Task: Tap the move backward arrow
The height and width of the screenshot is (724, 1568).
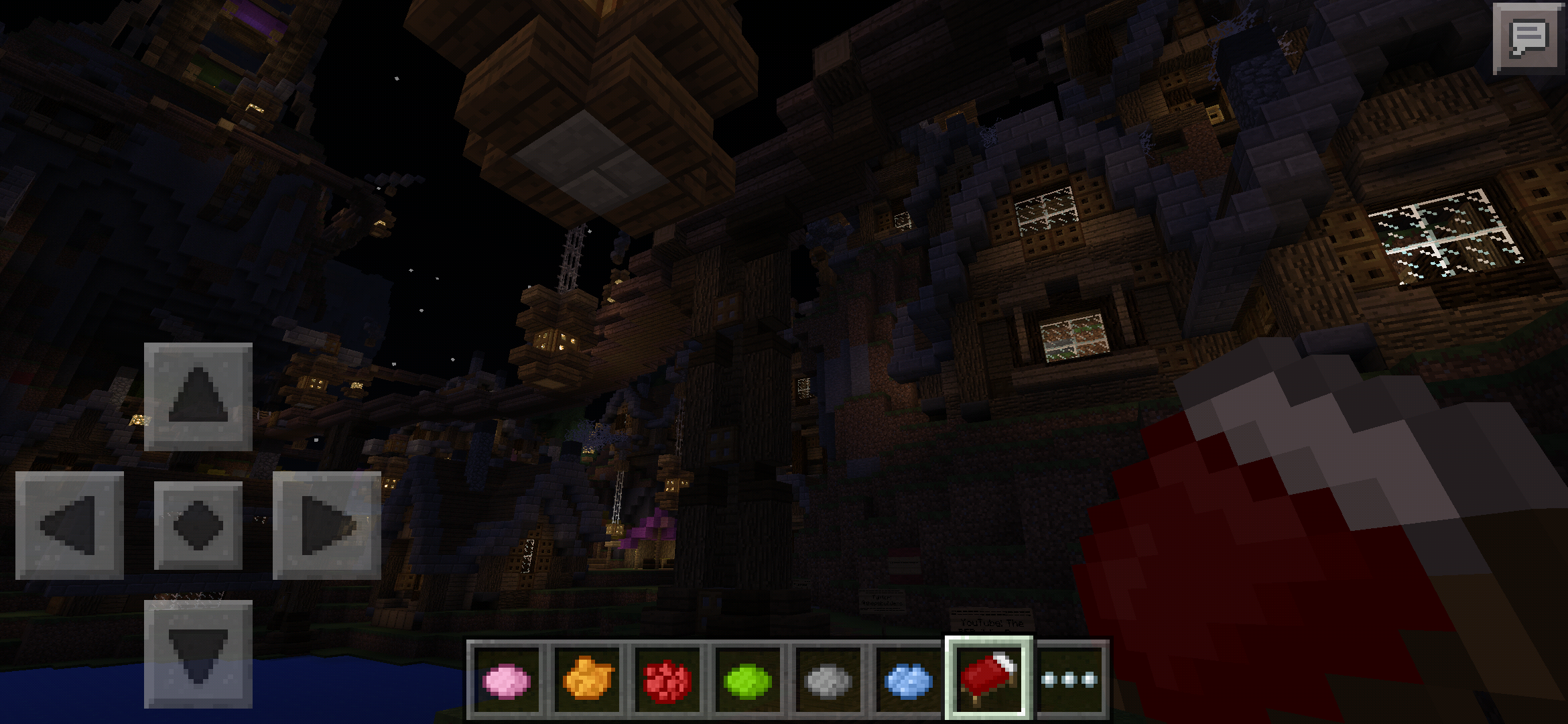Action: pyautogui.click(x=198, y=654)
